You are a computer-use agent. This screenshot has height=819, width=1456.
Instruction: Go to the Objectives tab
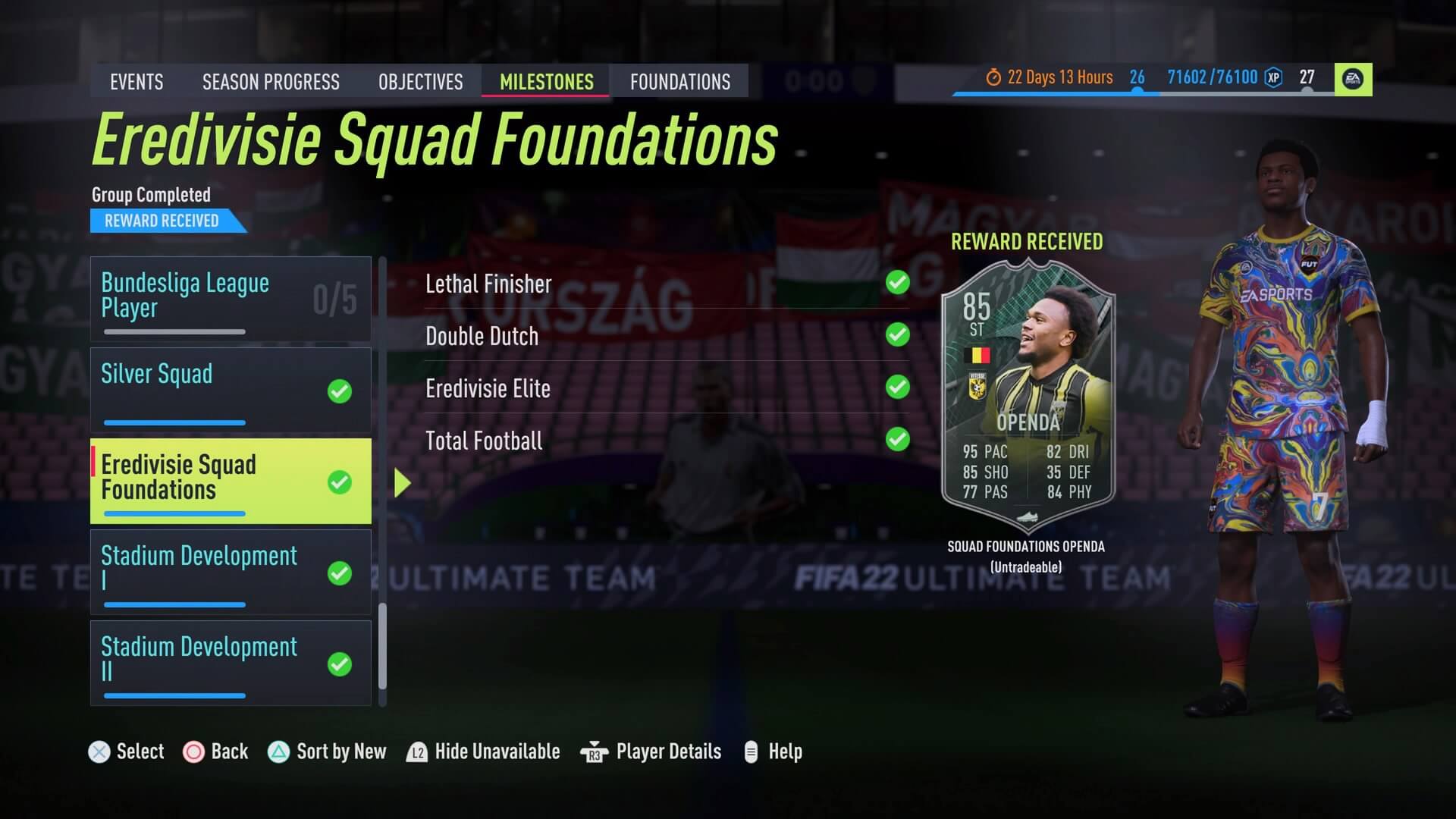(420, 82)
